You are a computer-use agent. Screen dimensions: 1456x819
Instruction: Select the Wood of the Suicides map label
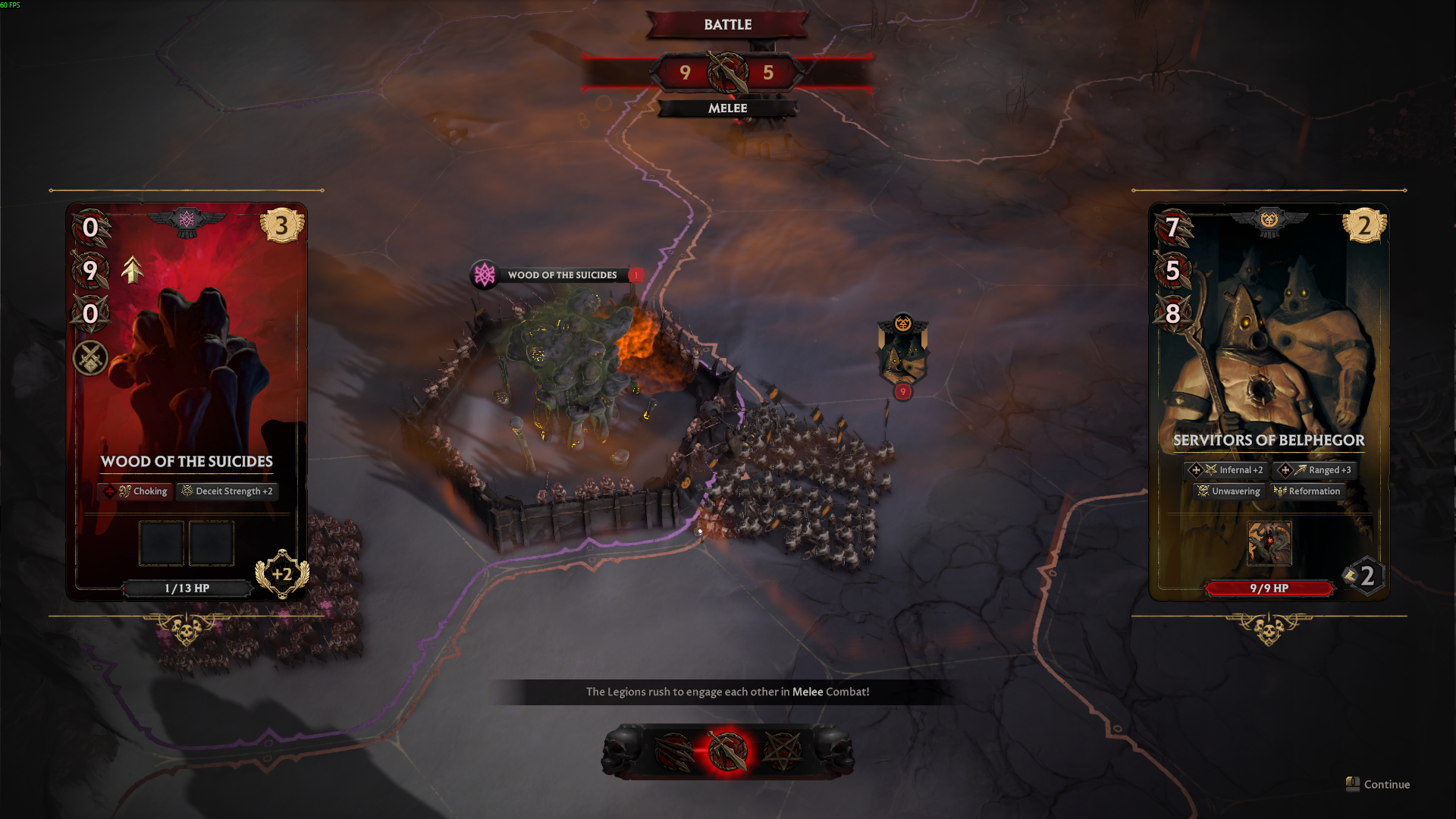[x=561, y=275]
